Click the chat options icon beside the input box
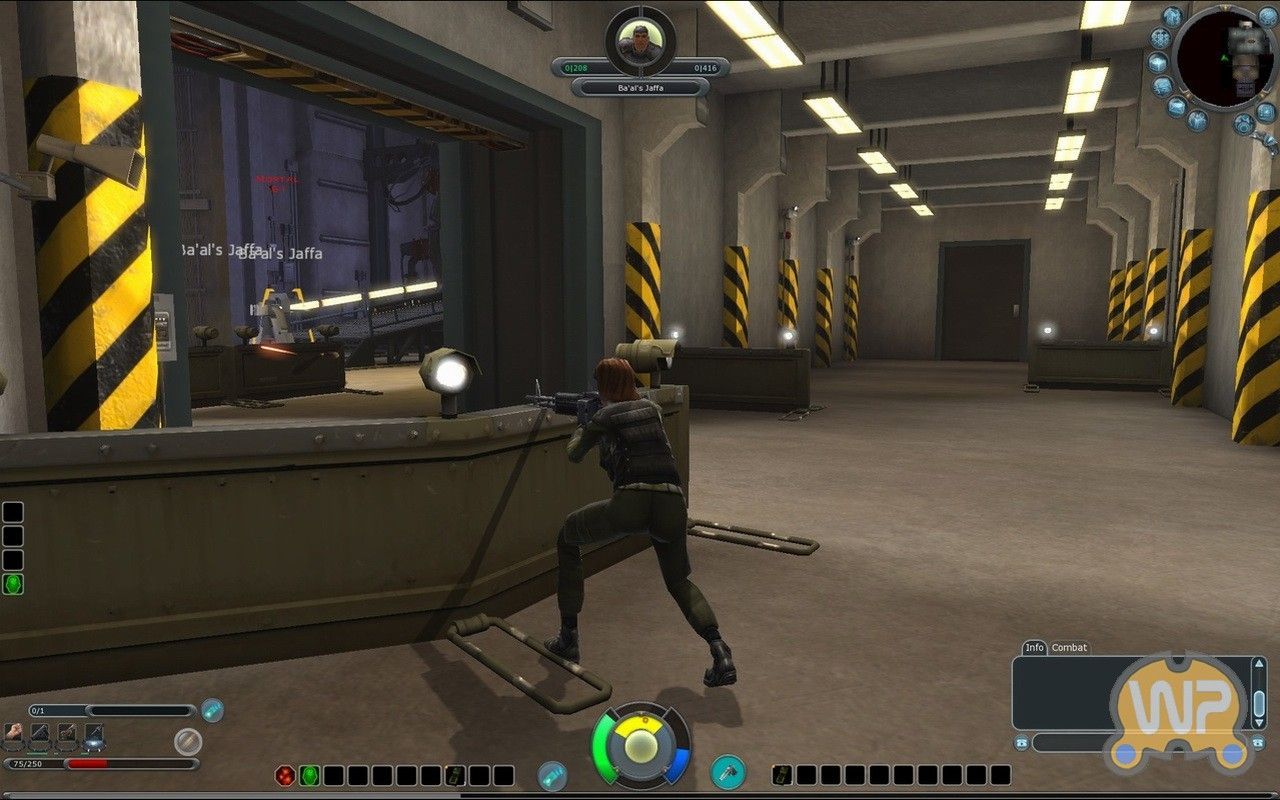 [1023, 744]
